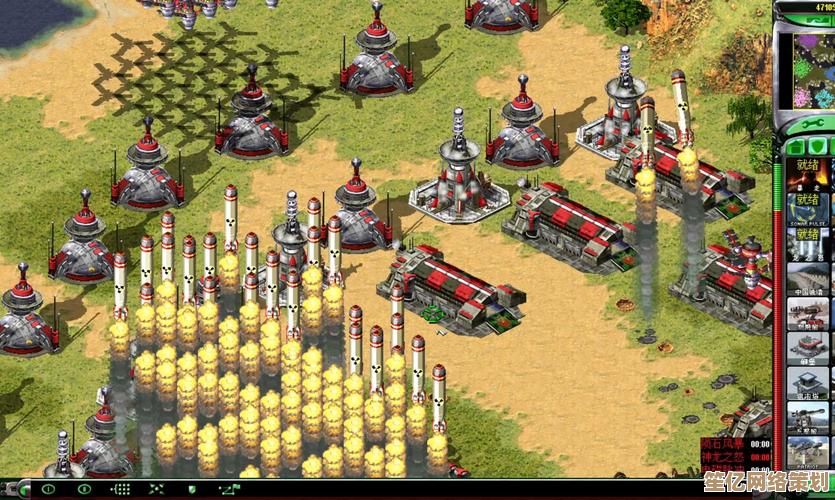Click the second team select button
Image resolution: width=835 pixels, height=500 pixels.
coord(85,490)
